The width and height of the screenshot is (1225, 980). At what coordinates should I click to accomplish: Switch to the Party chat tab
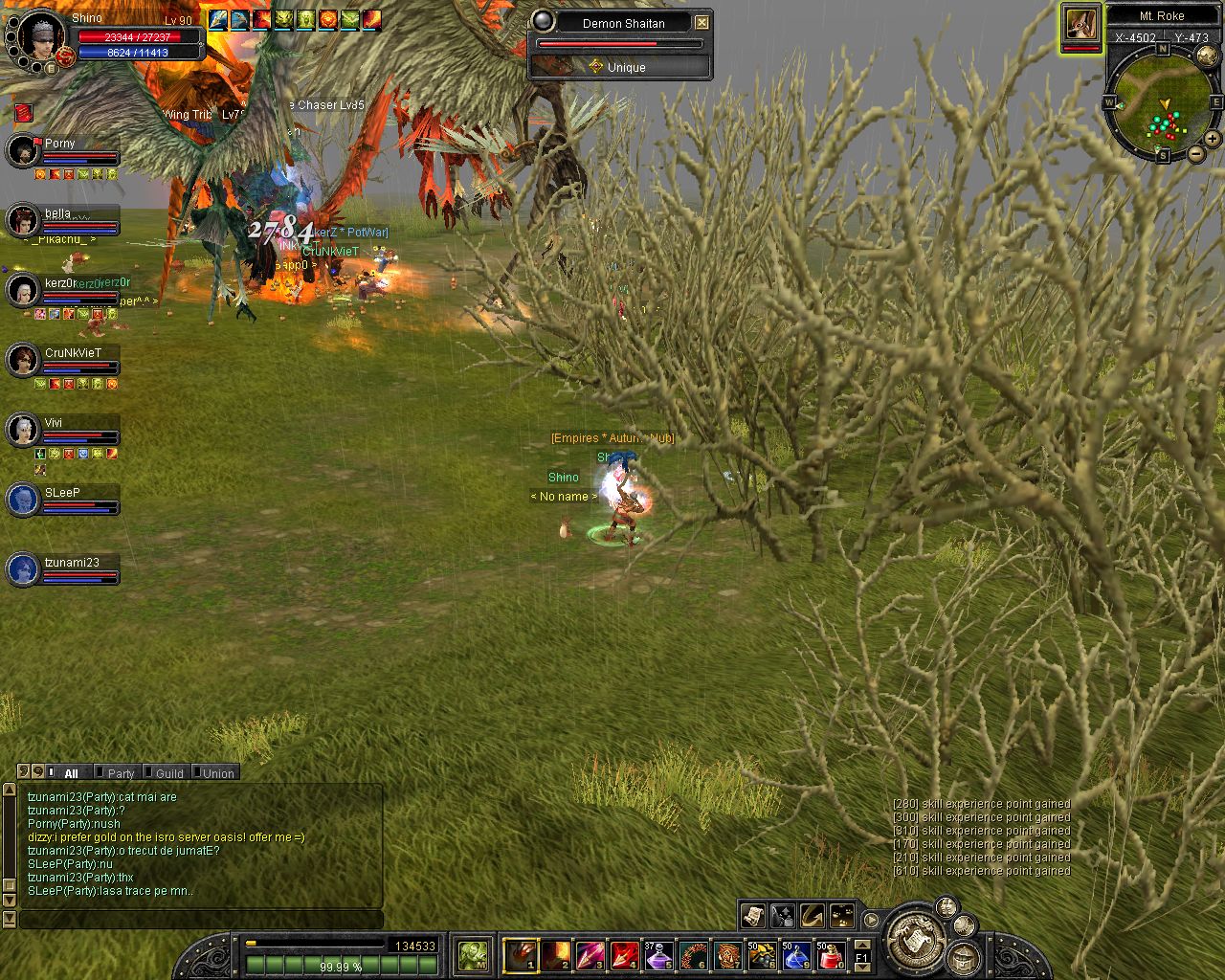(x=121, y=773)
